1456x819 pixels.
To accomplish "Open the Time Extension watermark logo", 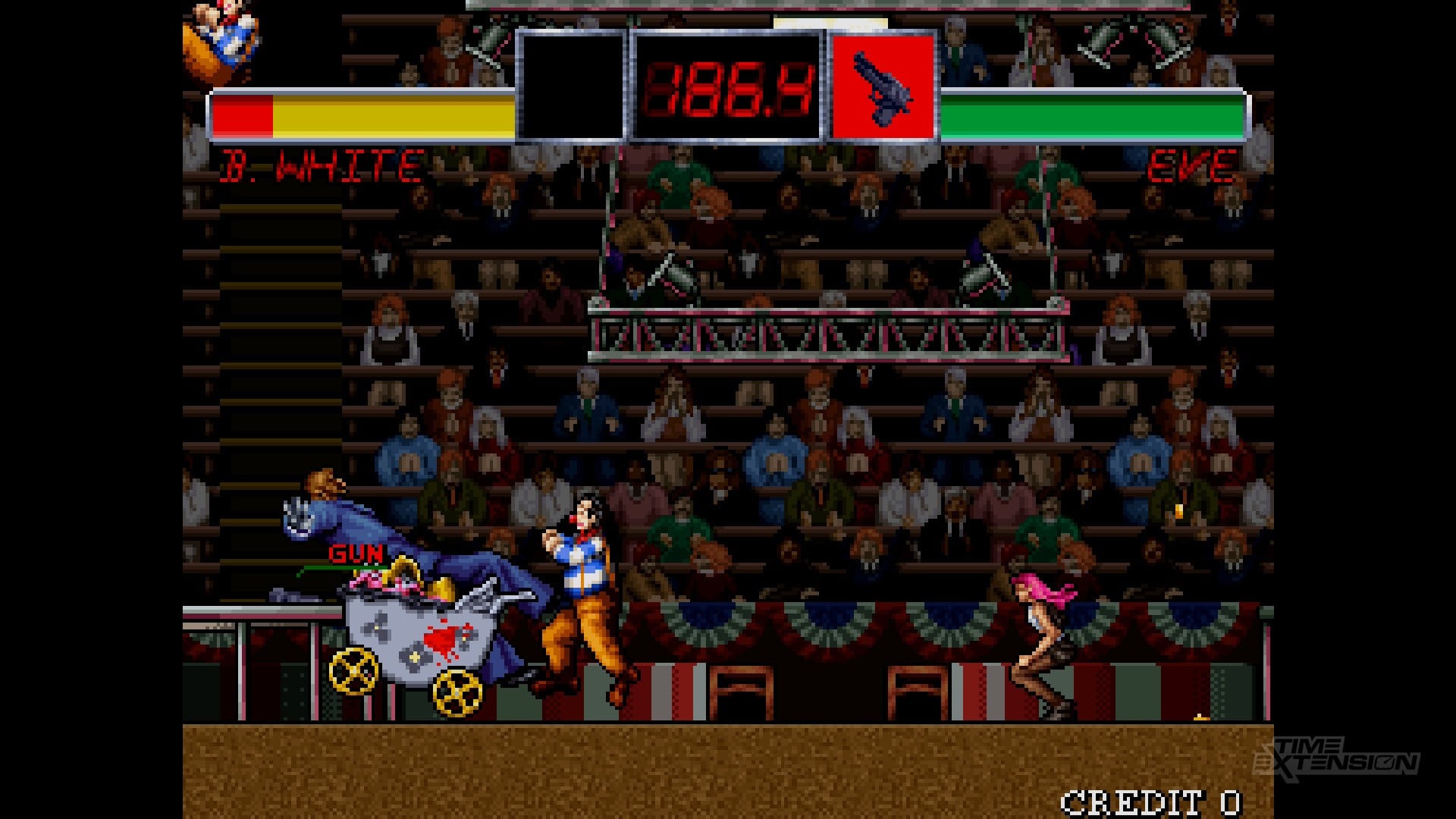I will [1336, 758].
